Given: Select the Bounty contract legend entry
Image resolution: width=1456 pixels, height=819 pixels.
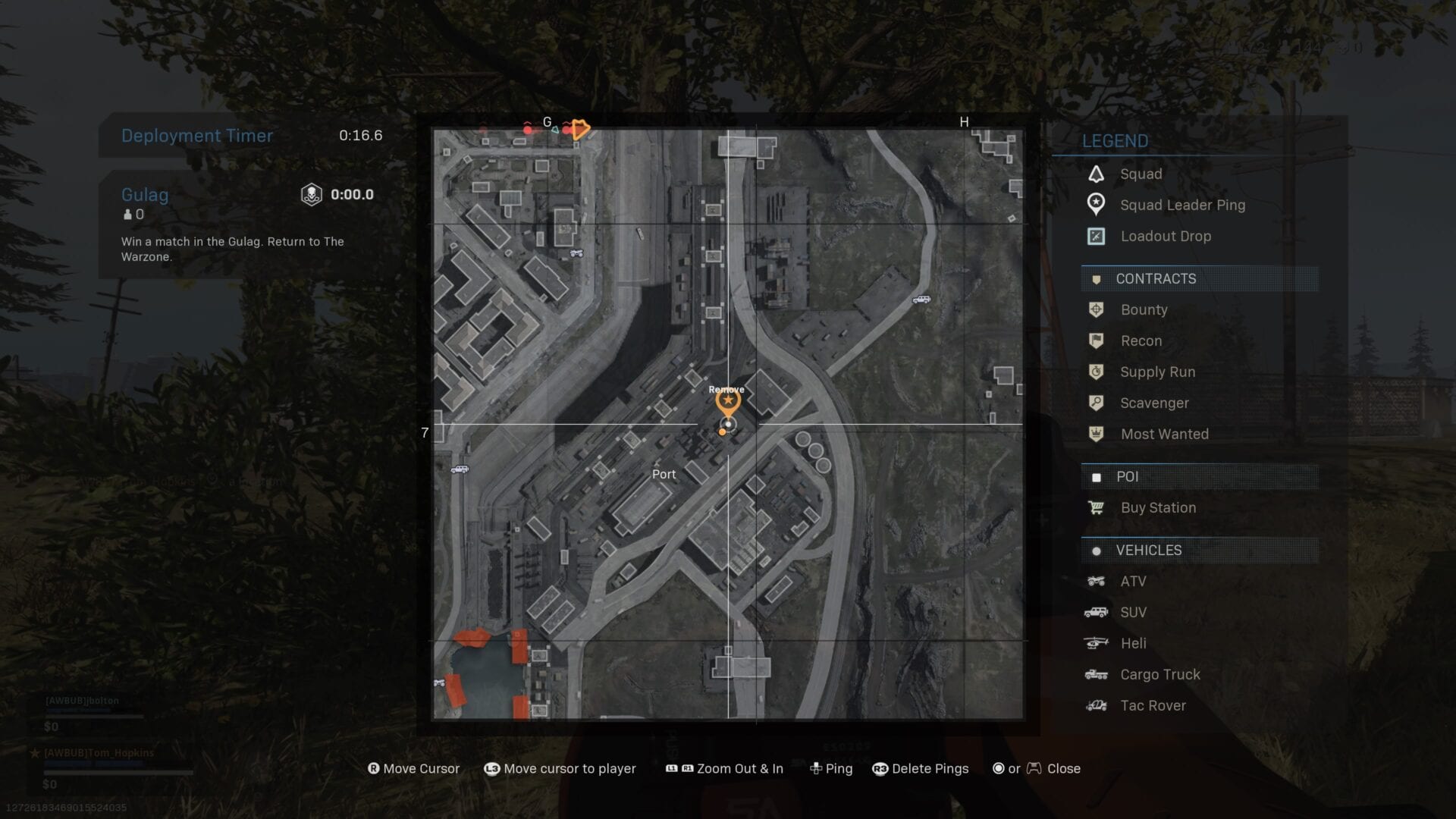Looking at the screenshot, I should (x=1144, y=309).
